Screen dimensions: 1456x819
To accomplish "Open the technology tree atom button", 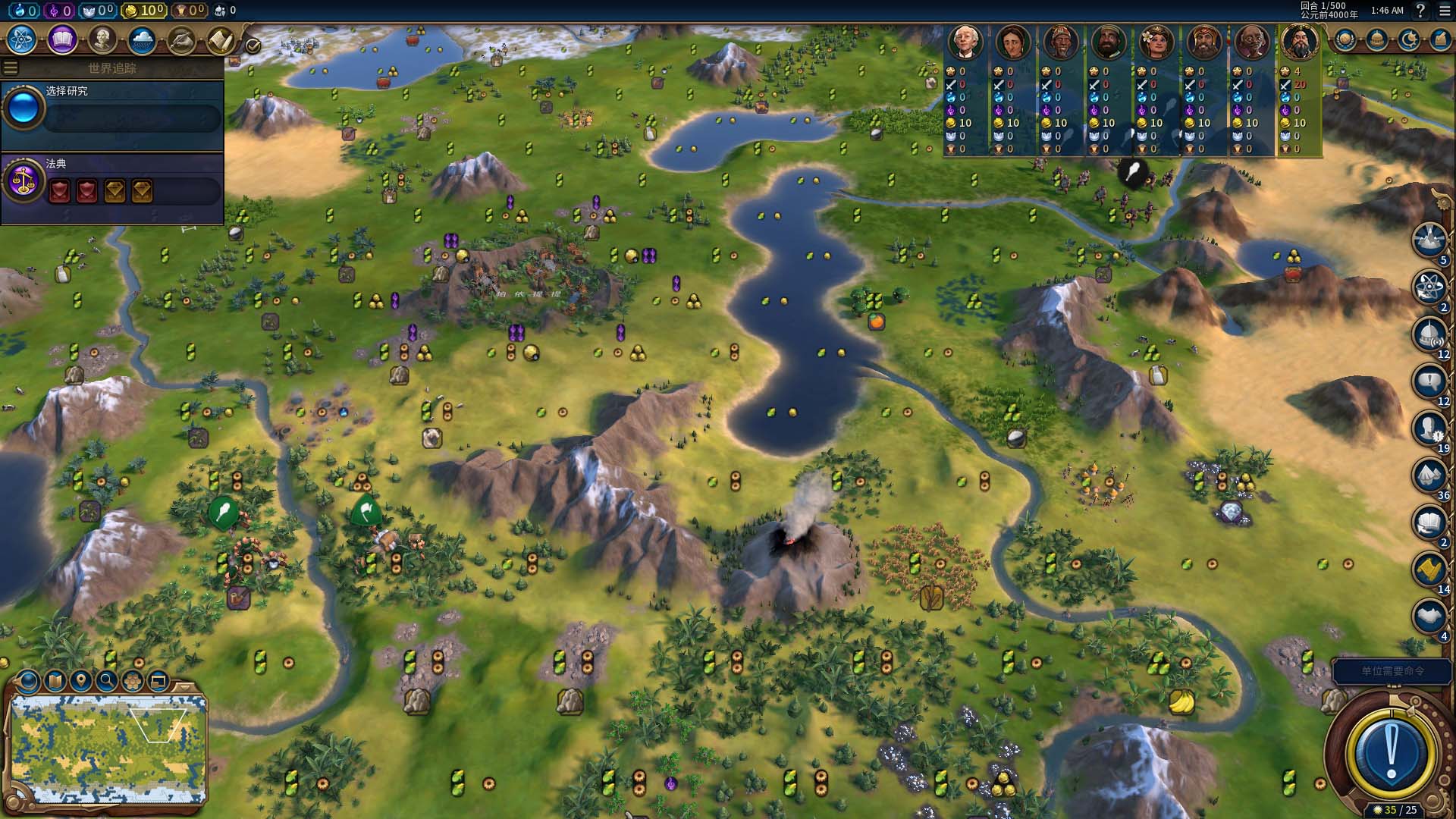I will (x=22, y=39).
